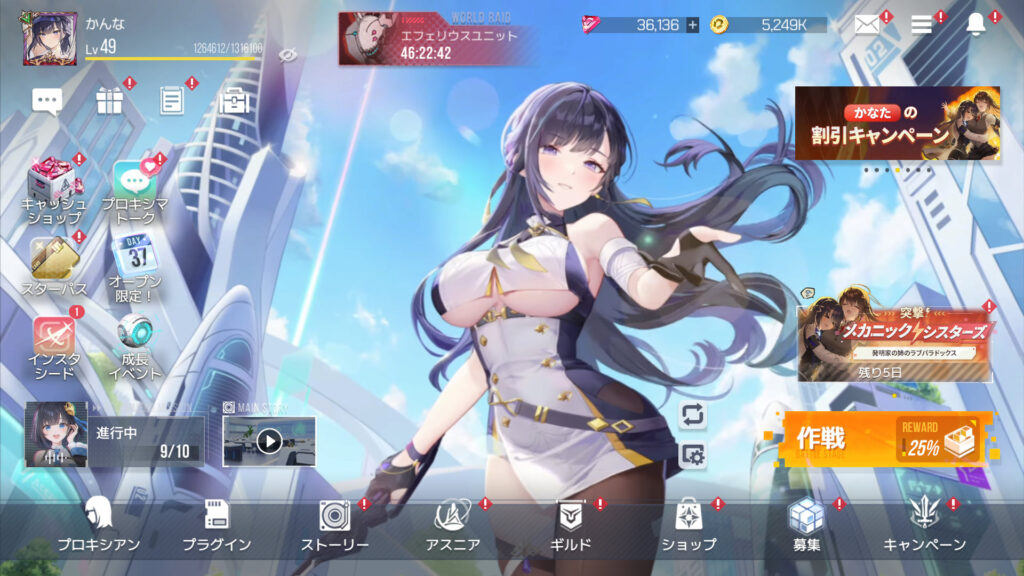The height and width of the screenshot is (576, 1024).
Task: Enter the ショップ shop
Action: click(688, 524)
